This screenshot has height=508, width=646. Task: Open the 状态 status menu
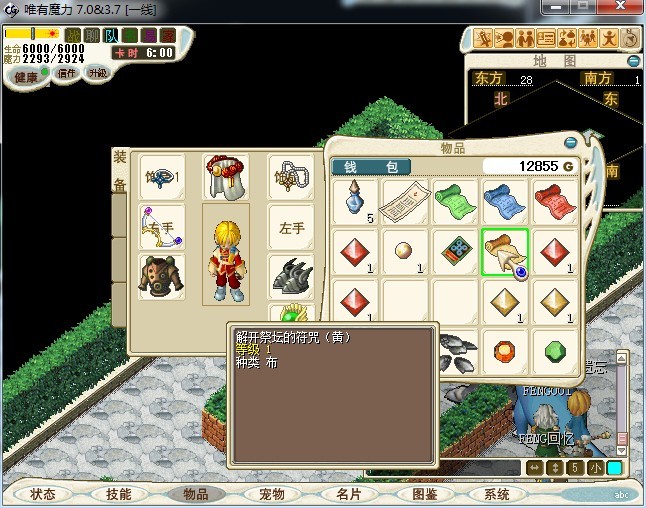pyautogui.click(x=42, y=494)
